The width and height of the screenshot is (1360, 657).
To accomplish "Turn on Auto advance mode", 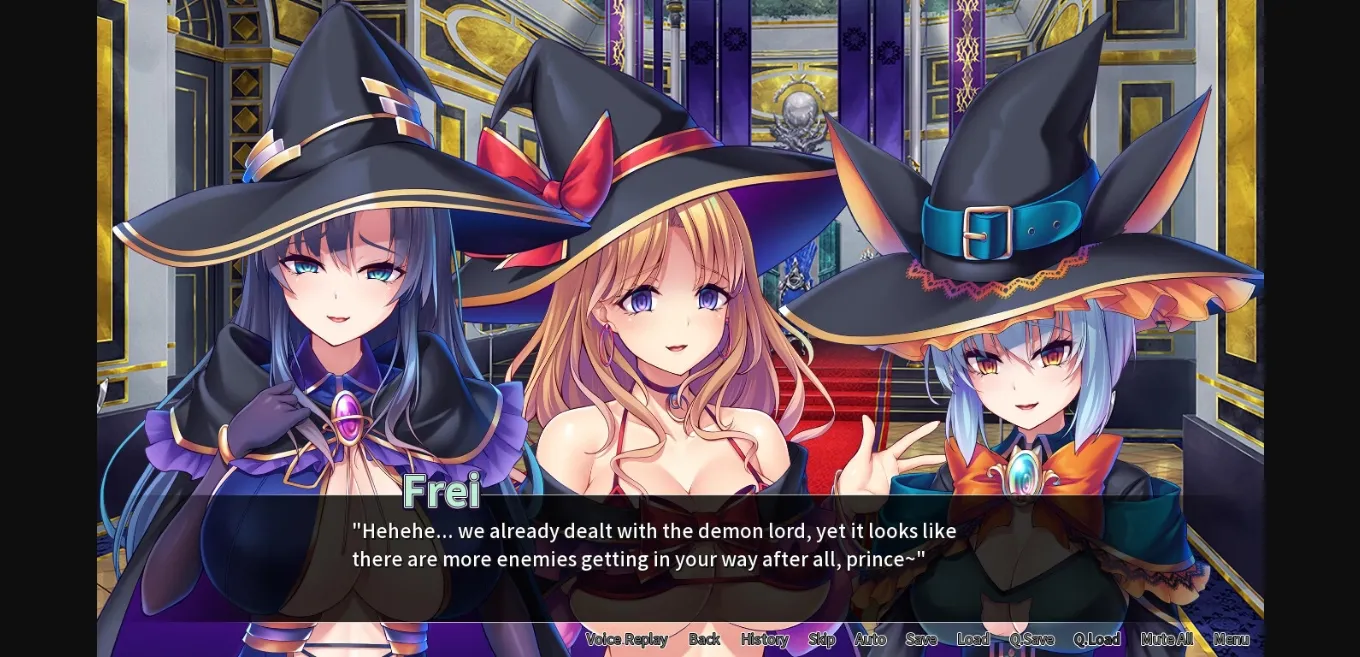I will [x=870, y=639].
